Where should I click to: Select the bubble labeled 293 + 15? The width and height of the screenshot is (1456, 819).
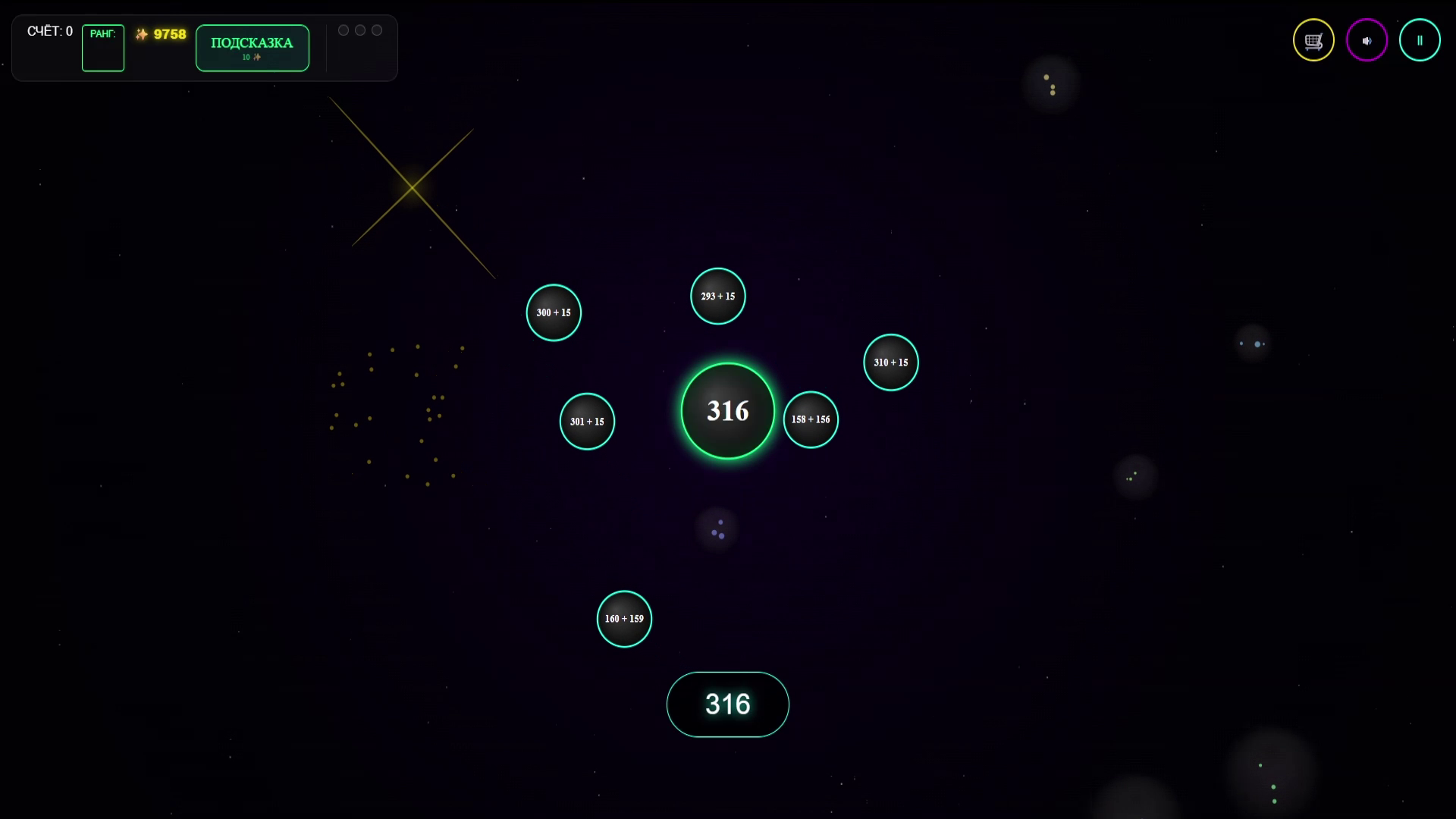pos(717,296)
